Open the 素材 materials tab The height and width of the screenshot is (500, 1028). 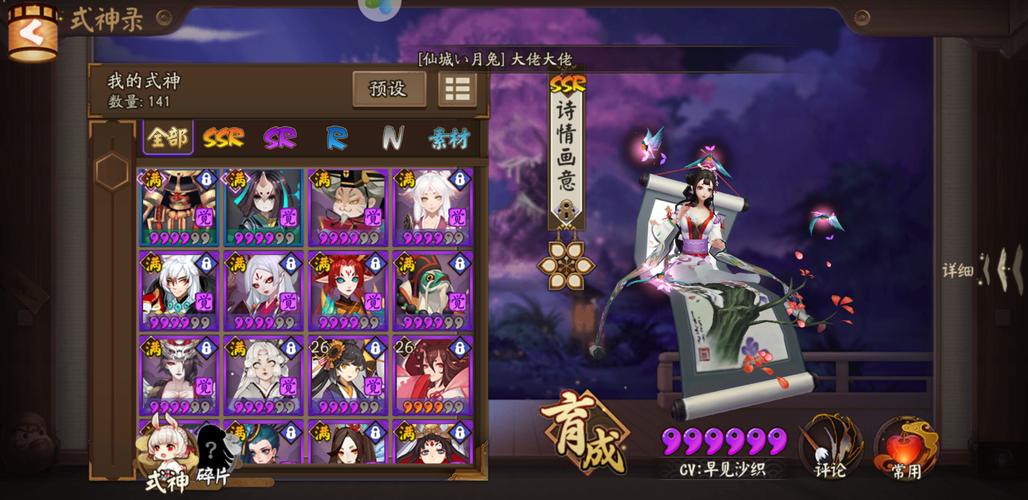pyautogui.click(x=449, y=138)
